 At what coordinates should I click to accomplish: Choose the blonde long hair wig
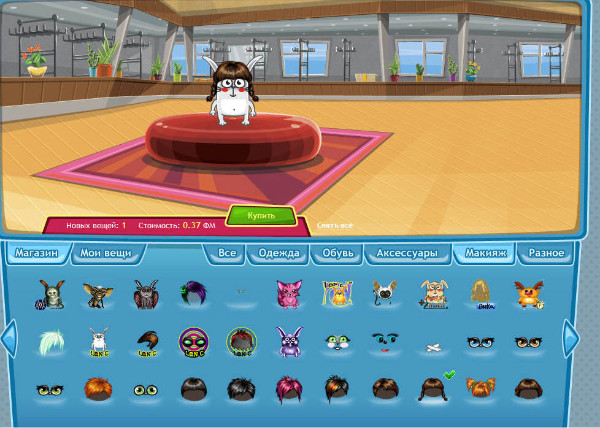tap(481, 293)
